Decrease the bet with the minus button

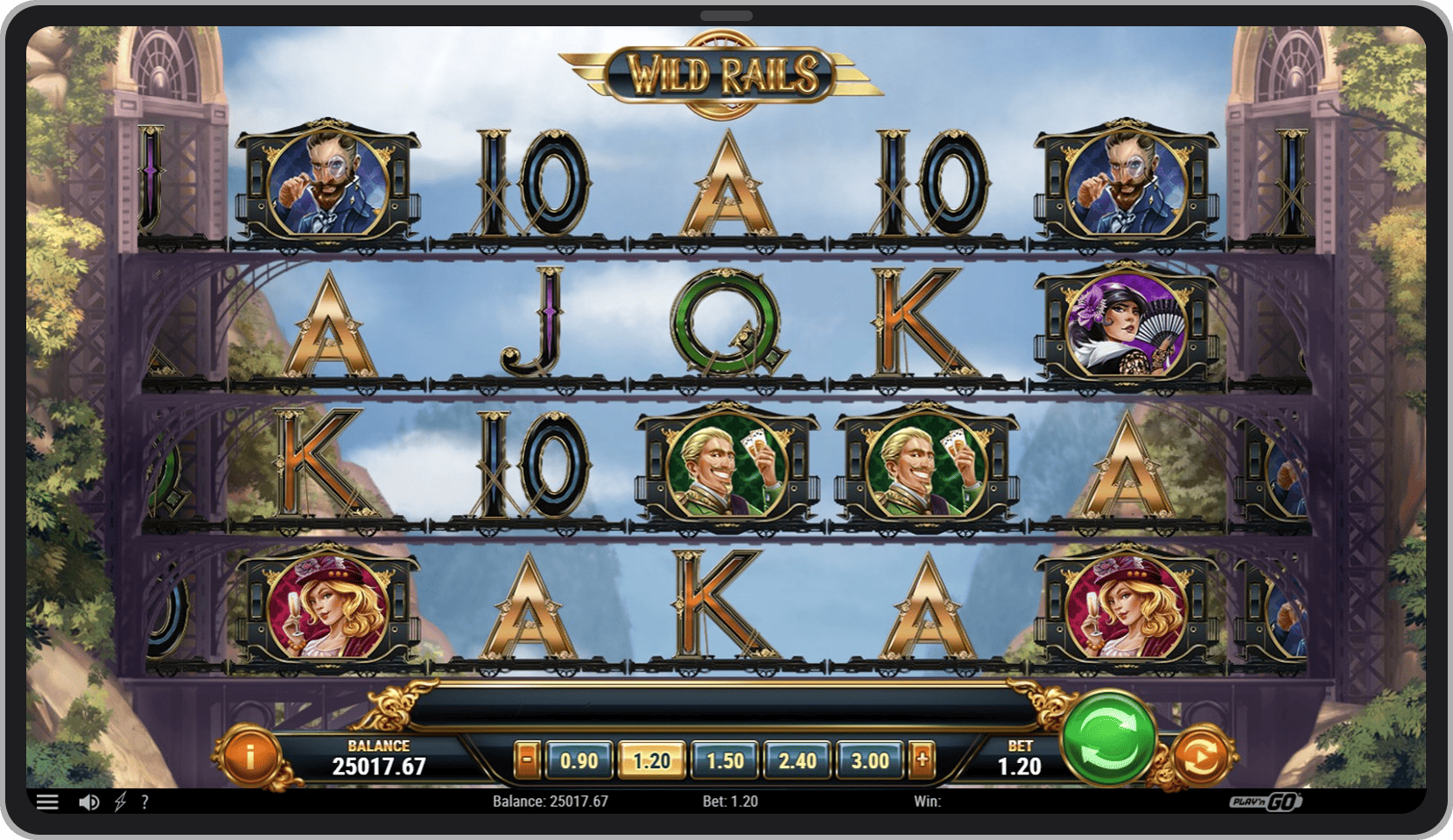click(x=526, y=760)
